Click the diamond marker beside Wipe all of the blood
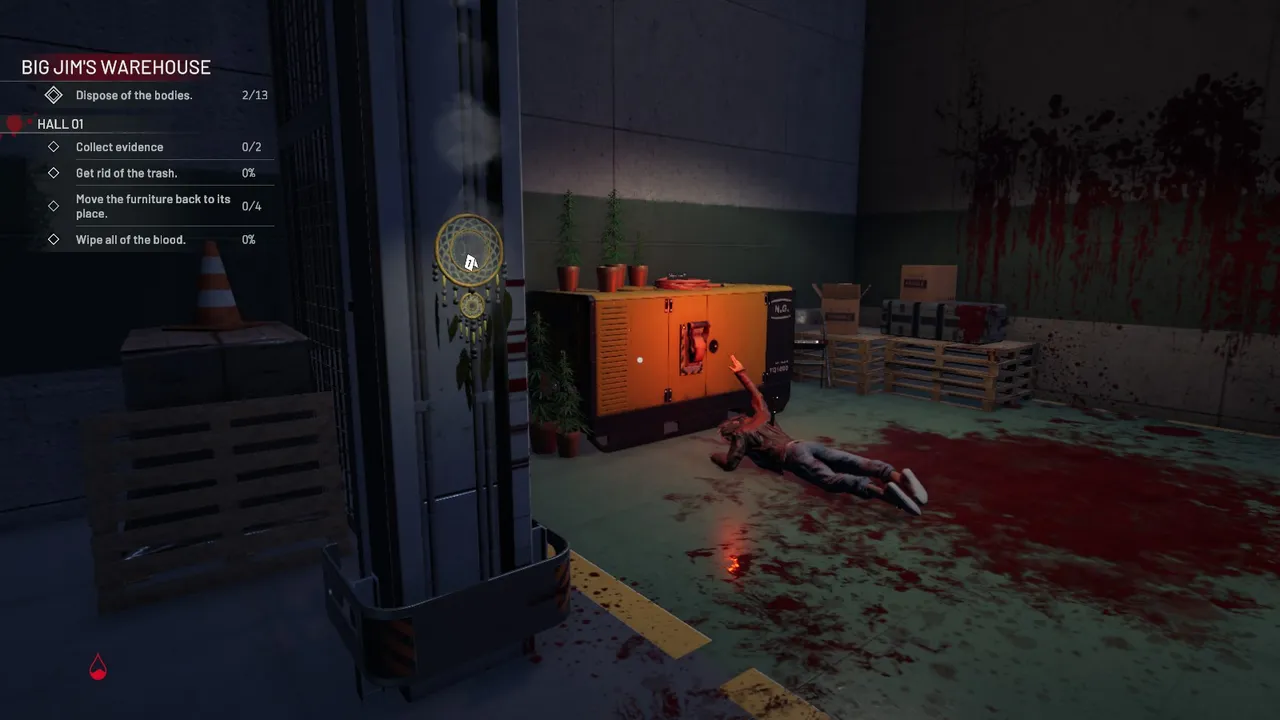The width and height of the screenshot is (1280, 720). (54, 239)
